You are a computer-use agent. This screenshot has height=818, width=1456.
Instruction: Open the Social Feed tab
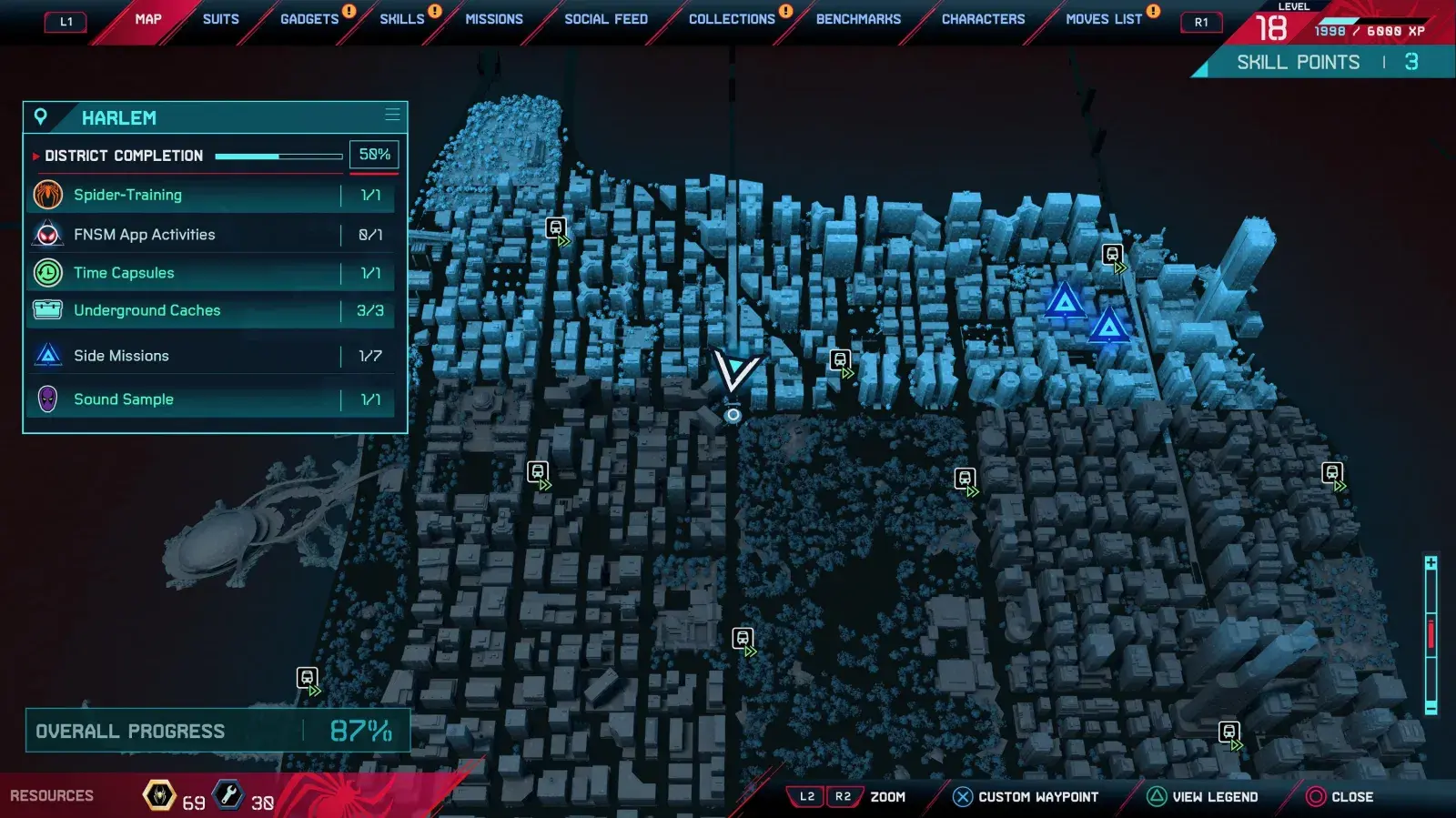tap(606, 19)
